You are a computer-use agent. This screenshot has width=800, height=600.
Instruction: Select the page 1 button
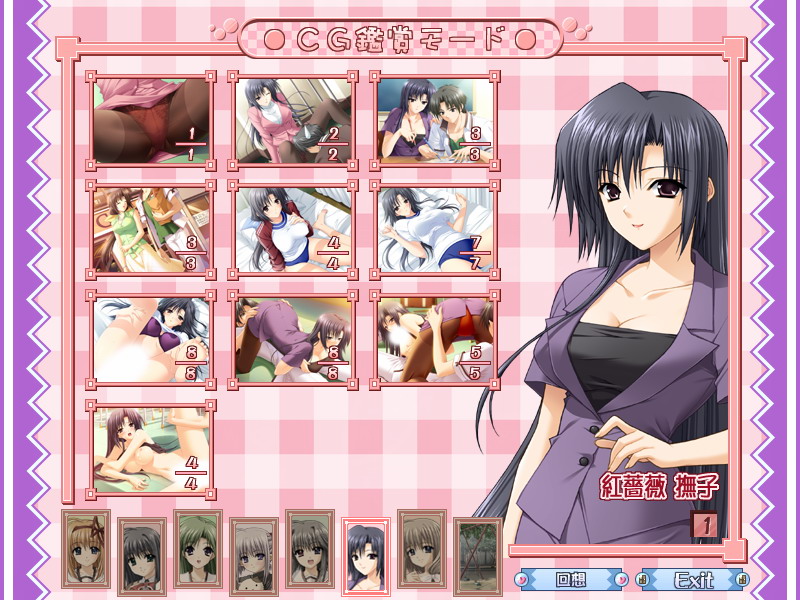pos(704,524)
